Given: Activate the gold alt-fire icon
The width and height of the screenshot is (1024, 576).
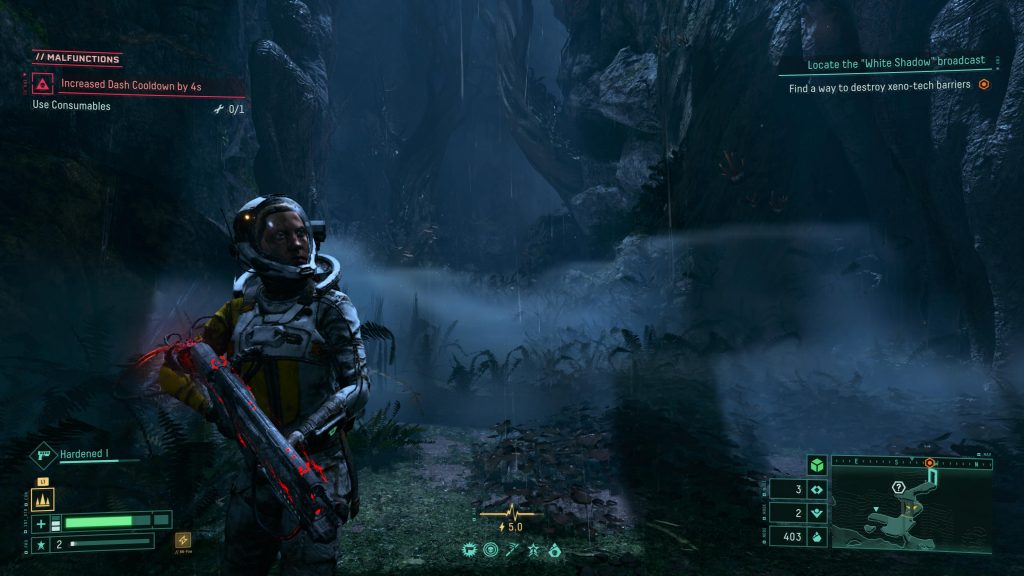Looking at the screenshot, I should 183,540.
